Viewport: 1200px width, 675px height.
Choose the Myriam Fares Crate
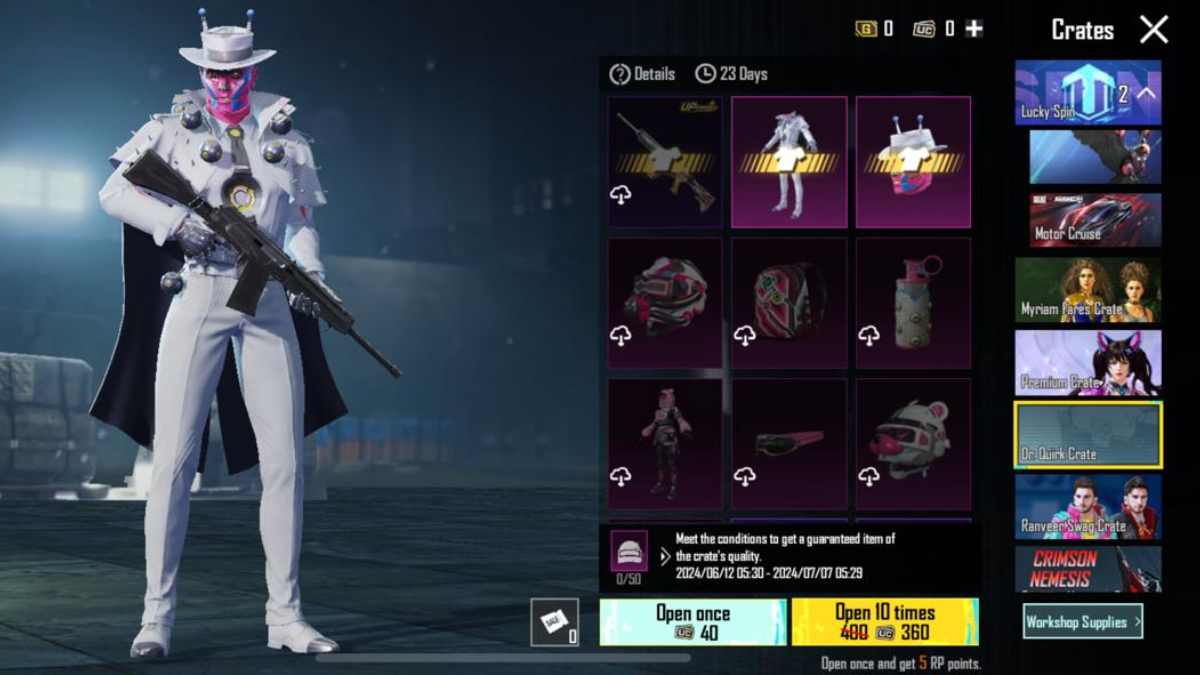click(x=1088, y=290)
